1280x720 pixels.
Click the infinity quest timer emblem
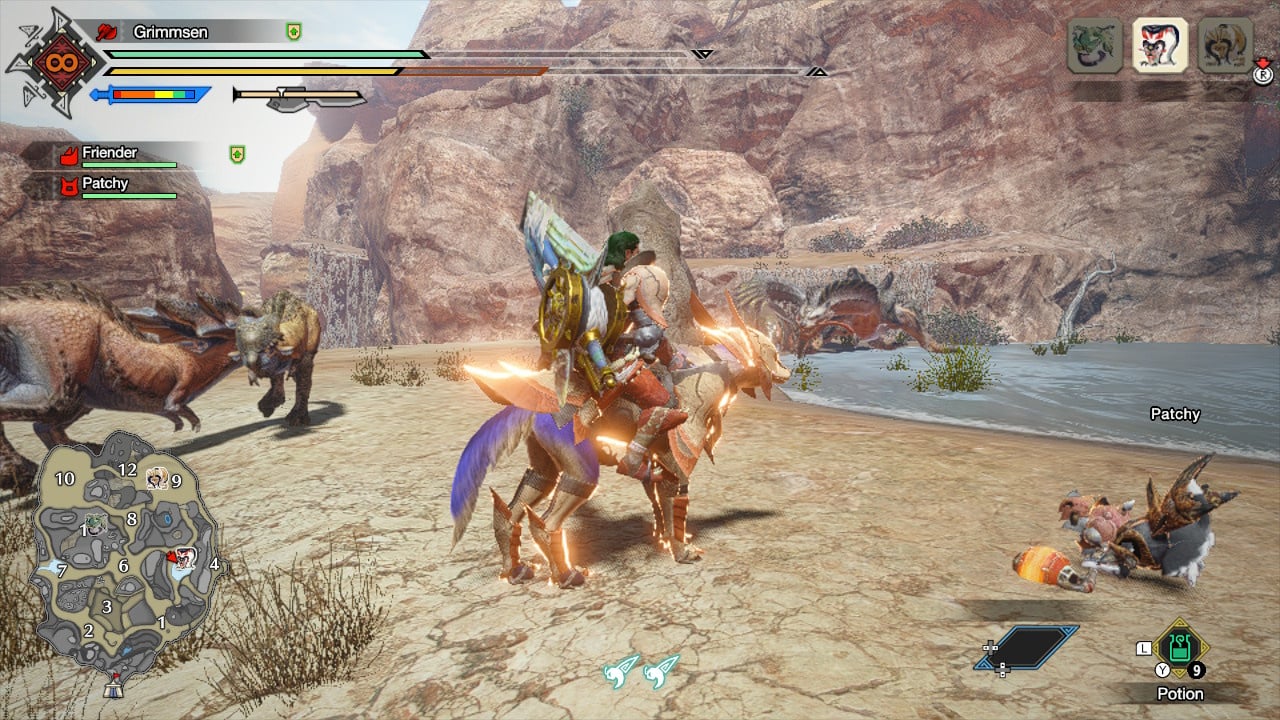tap(53, 62)
